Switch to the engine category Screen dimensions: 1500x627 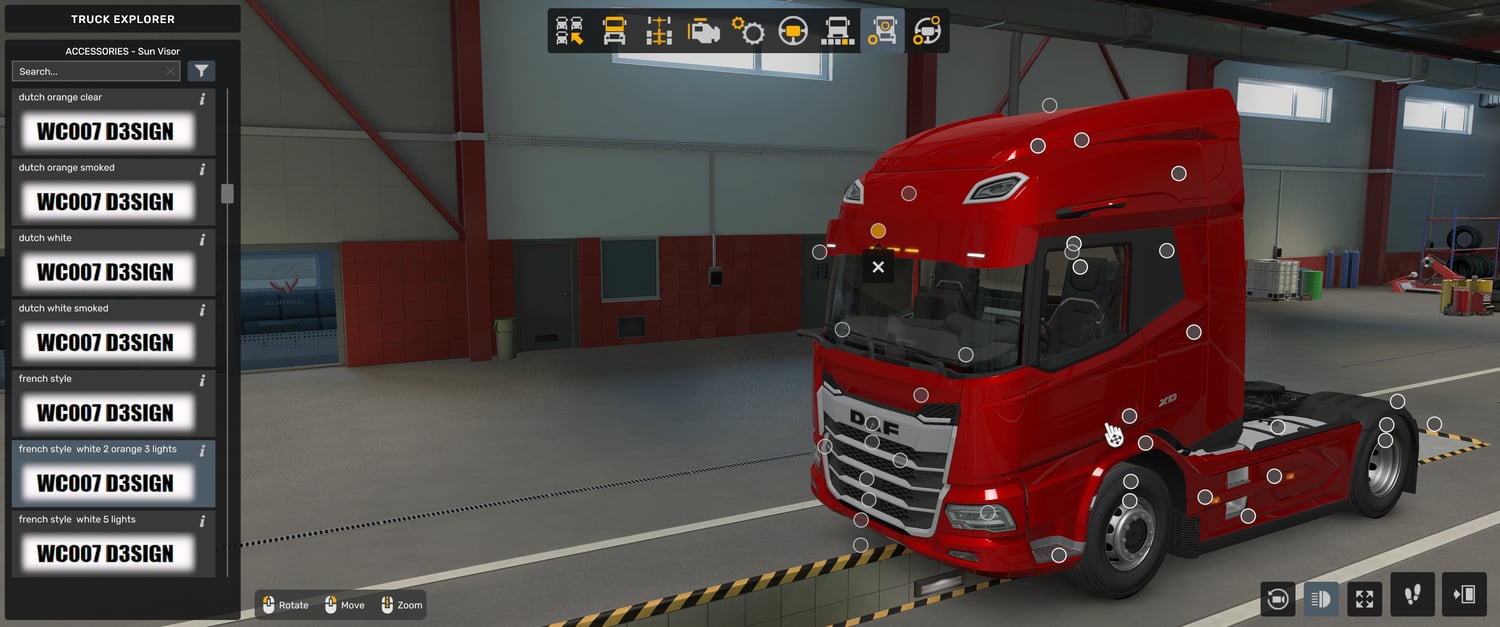[704, 31]
